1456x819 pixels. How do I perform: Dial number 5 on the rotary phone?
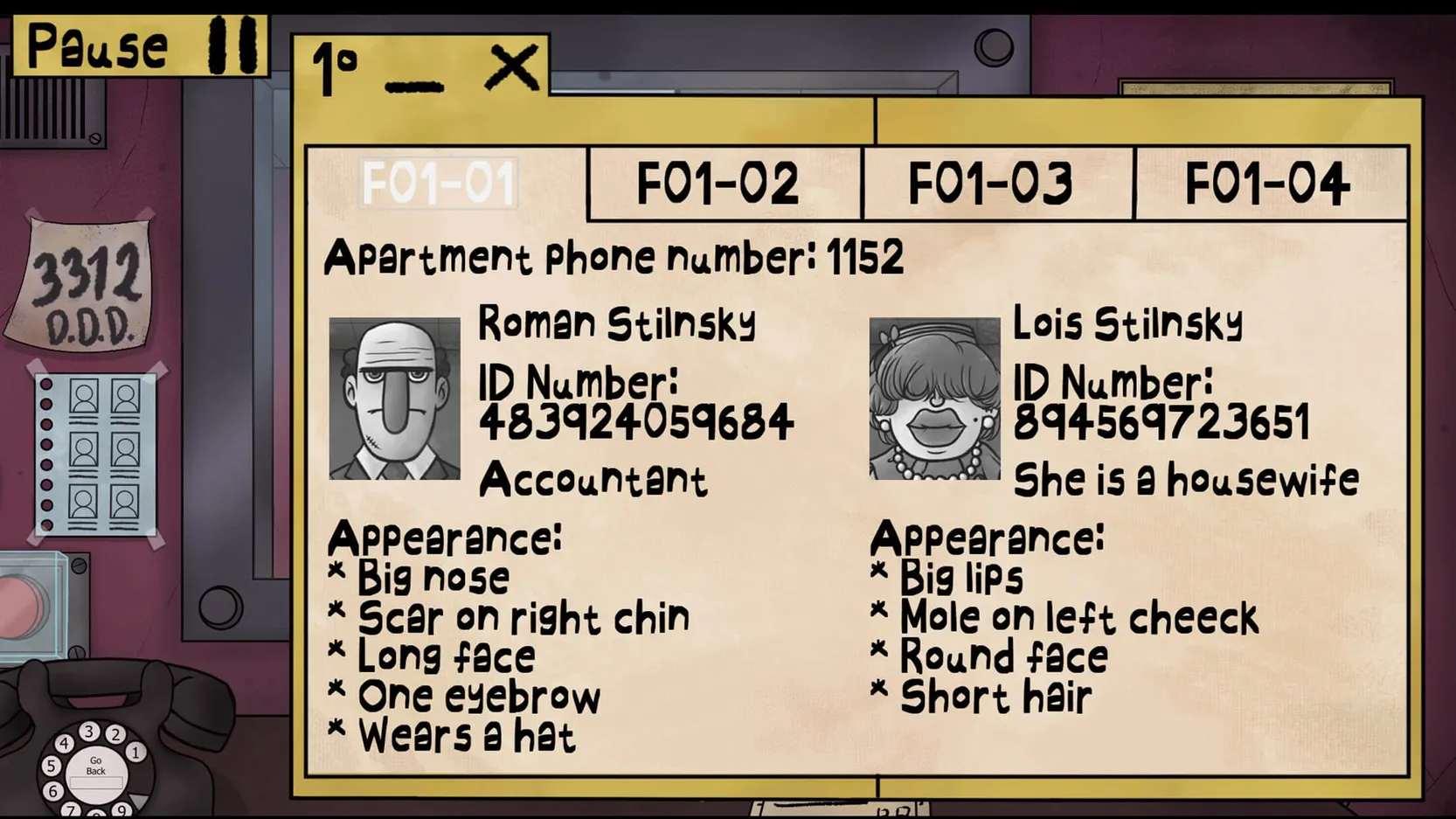[x=52, y=766]
